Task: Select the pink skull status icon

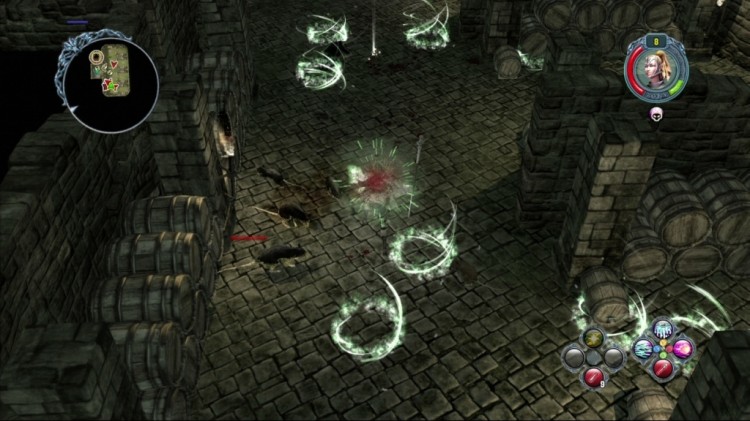Action: coord(657,113)
